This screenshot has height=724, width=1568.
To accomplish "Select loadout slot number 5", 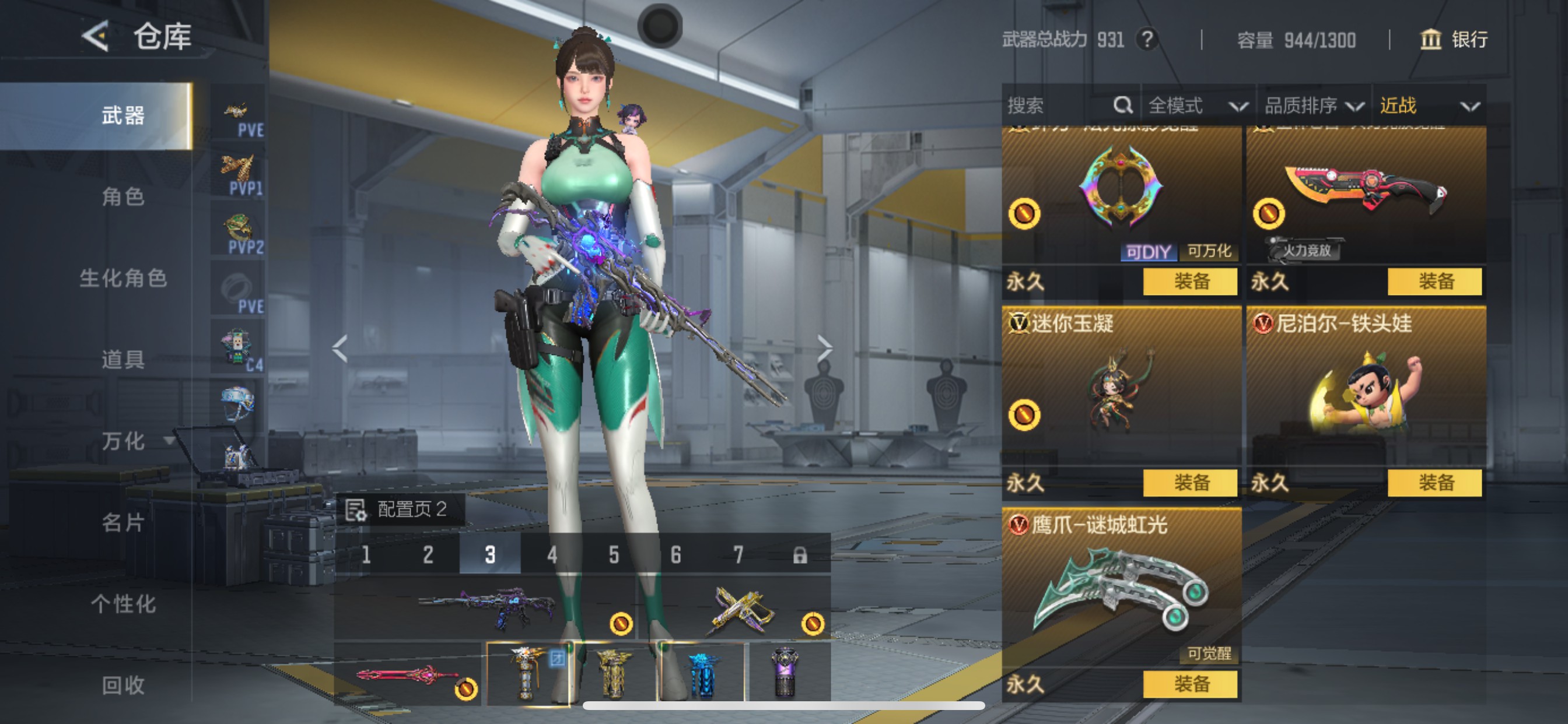I will tap(614, 555).
